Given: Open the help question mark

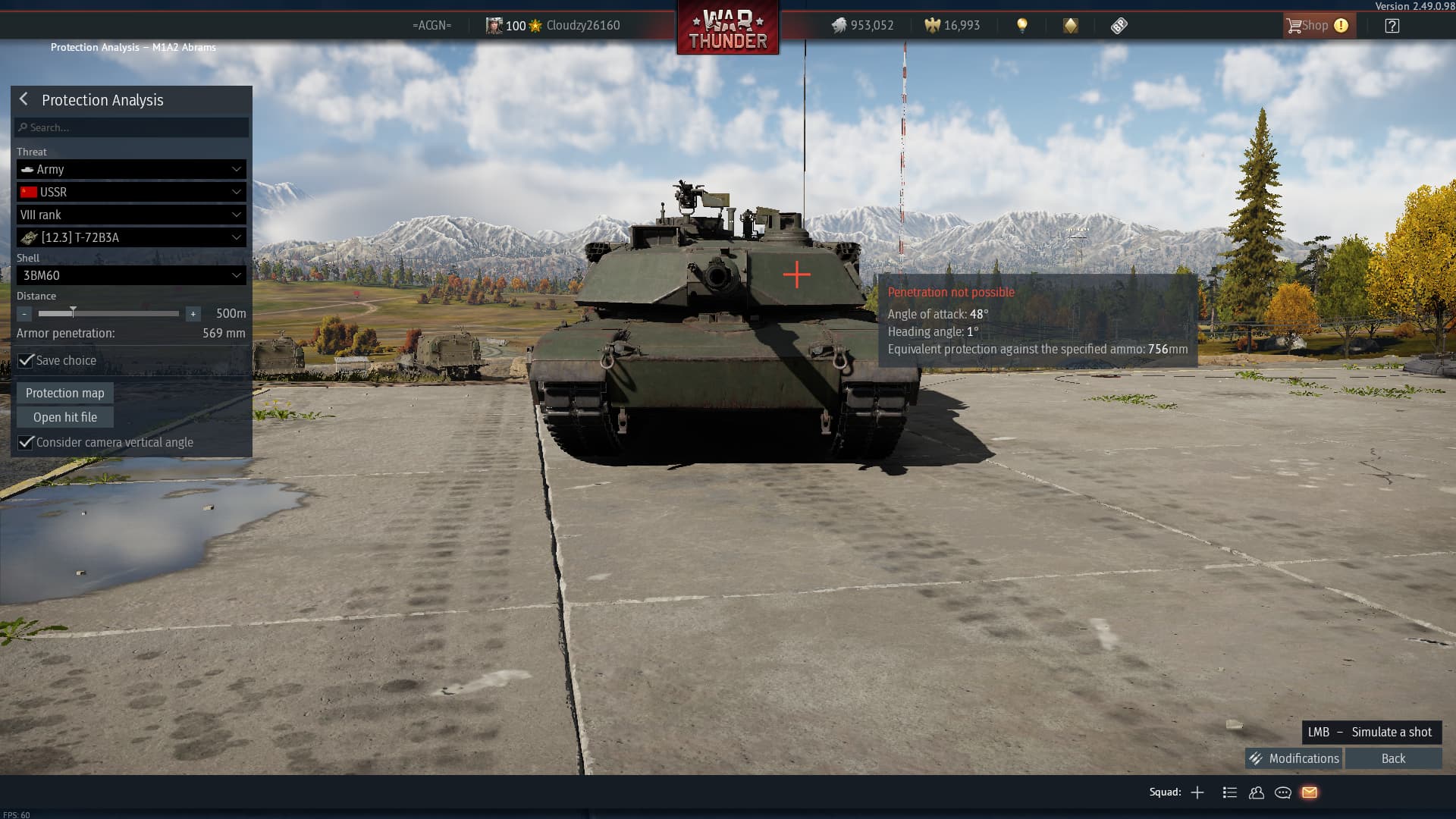Looking at the screenshot, I should (x=1392, y=26).
